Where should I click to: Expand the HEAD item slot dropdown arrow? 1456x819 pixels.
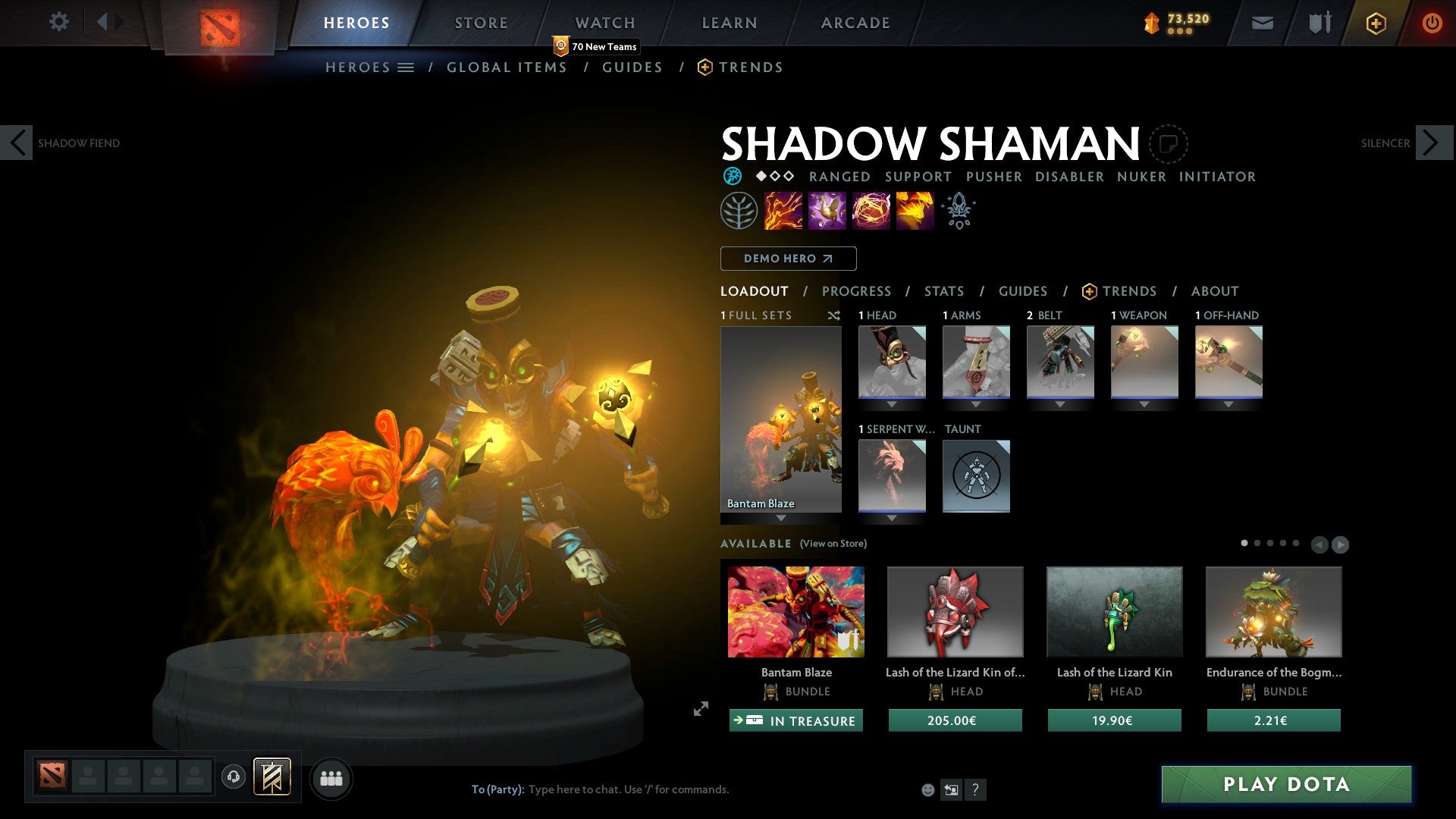tap(892, 404)
